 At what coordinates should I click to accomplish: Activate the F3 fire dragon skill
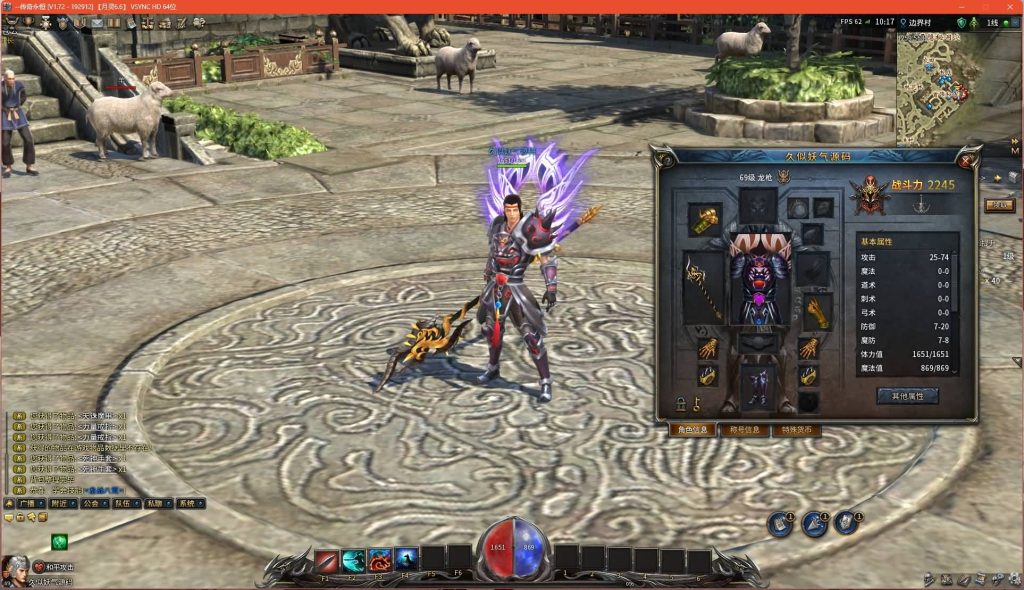tap(380, 560)
